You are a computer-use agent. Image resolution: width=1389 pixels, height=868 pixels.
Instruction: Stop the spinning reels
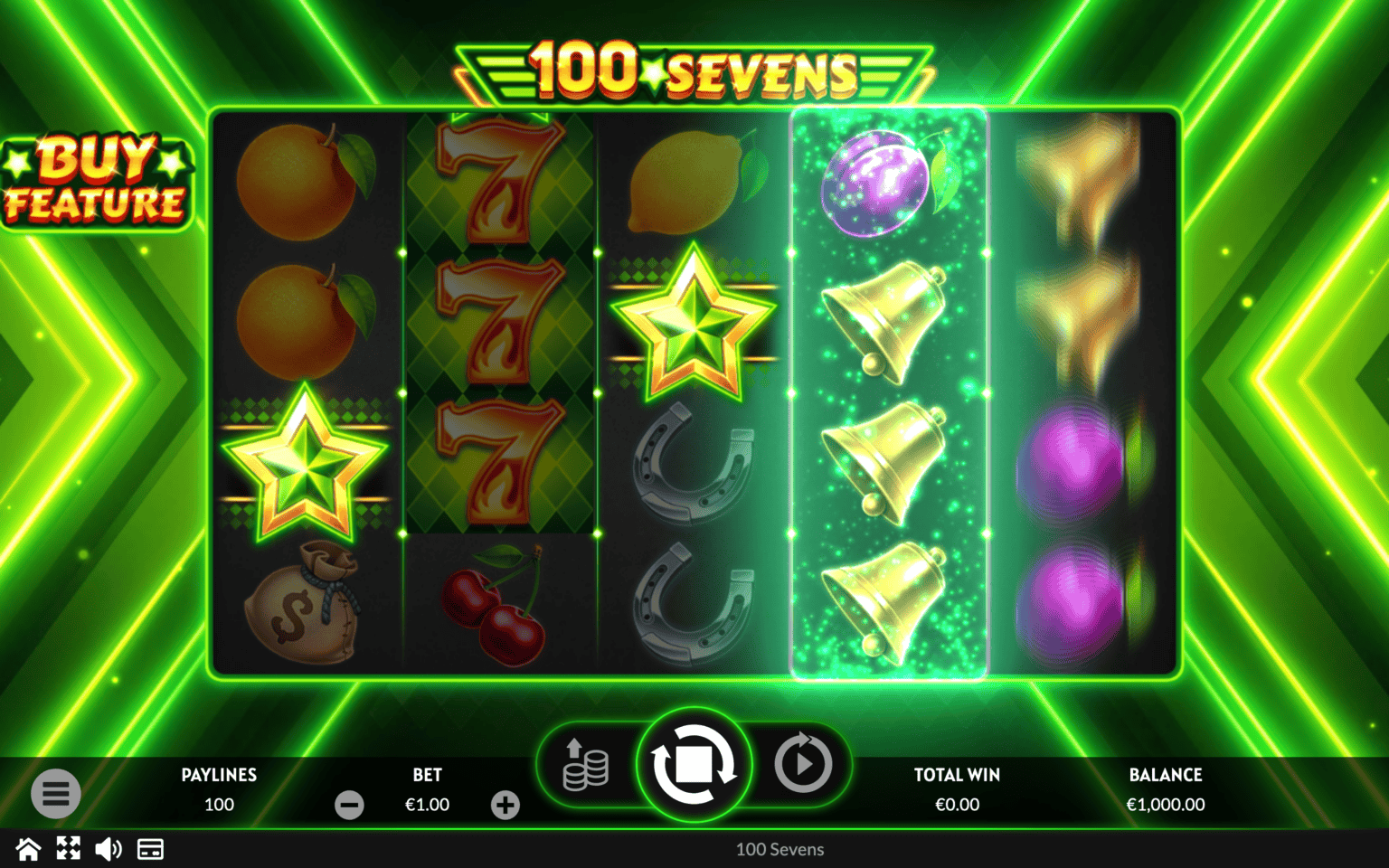(694, 765)
